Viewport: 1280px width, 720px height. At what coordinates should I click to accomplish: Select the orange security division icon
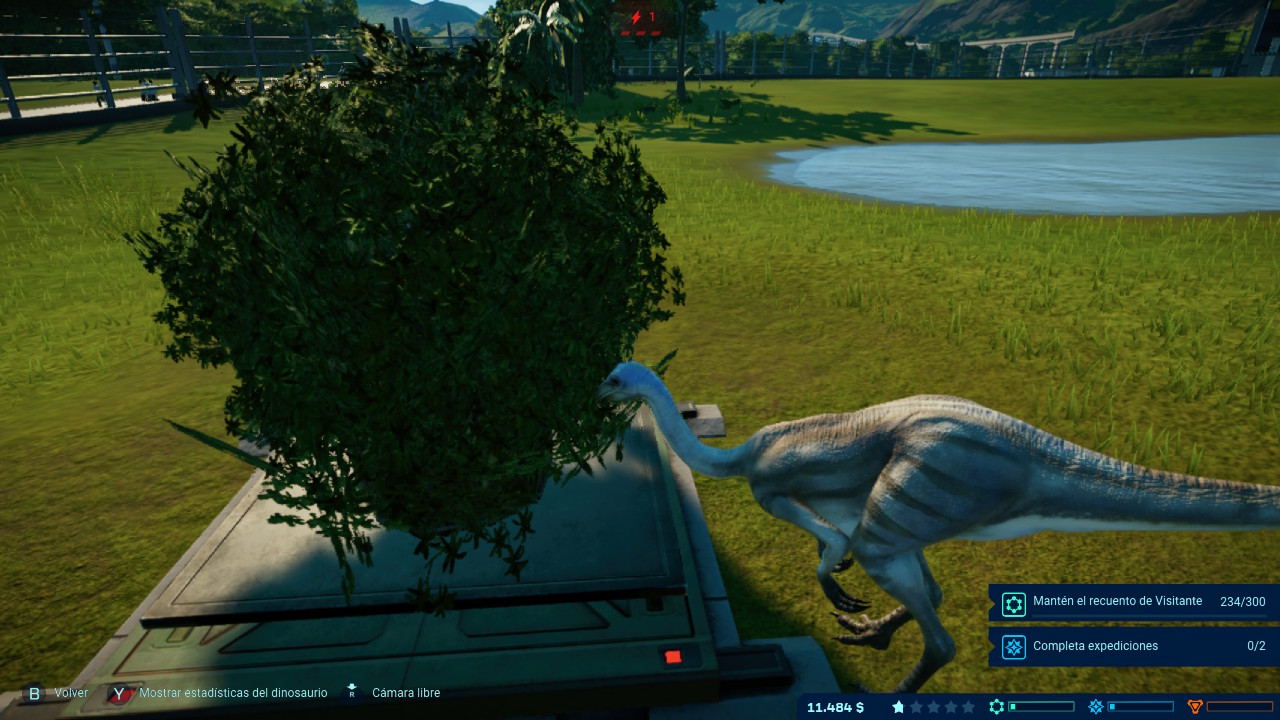(1194, 707)
